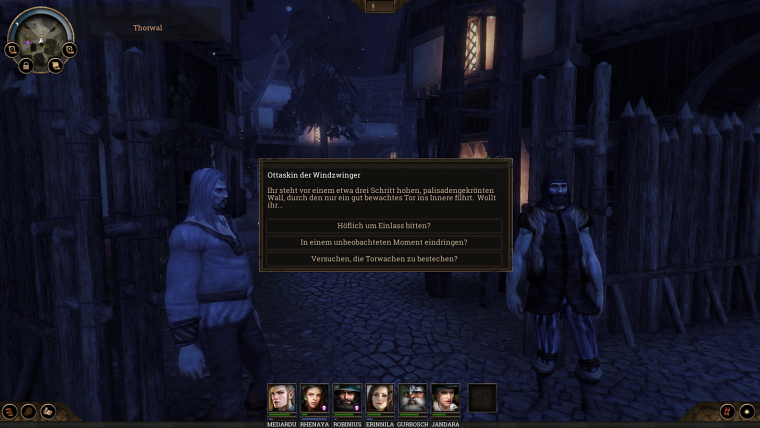Viewport: 760px width, 428px height.
Task: Select Medardu's party portrait
Action: click(x=282, y=397)
